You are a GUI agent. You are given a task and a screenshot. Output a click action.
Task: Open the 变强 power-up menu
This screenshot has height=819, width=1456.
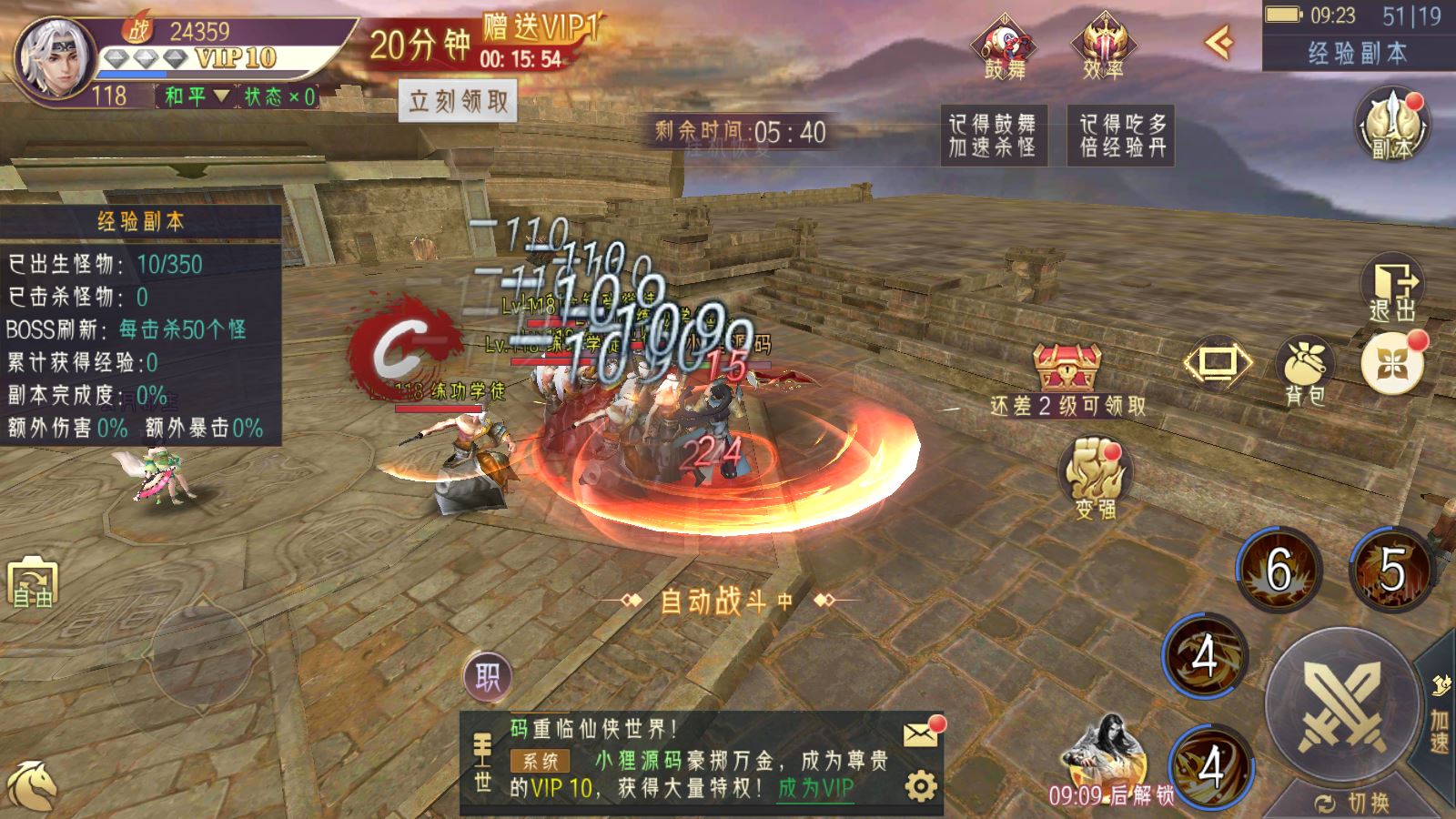[1095, 478]
